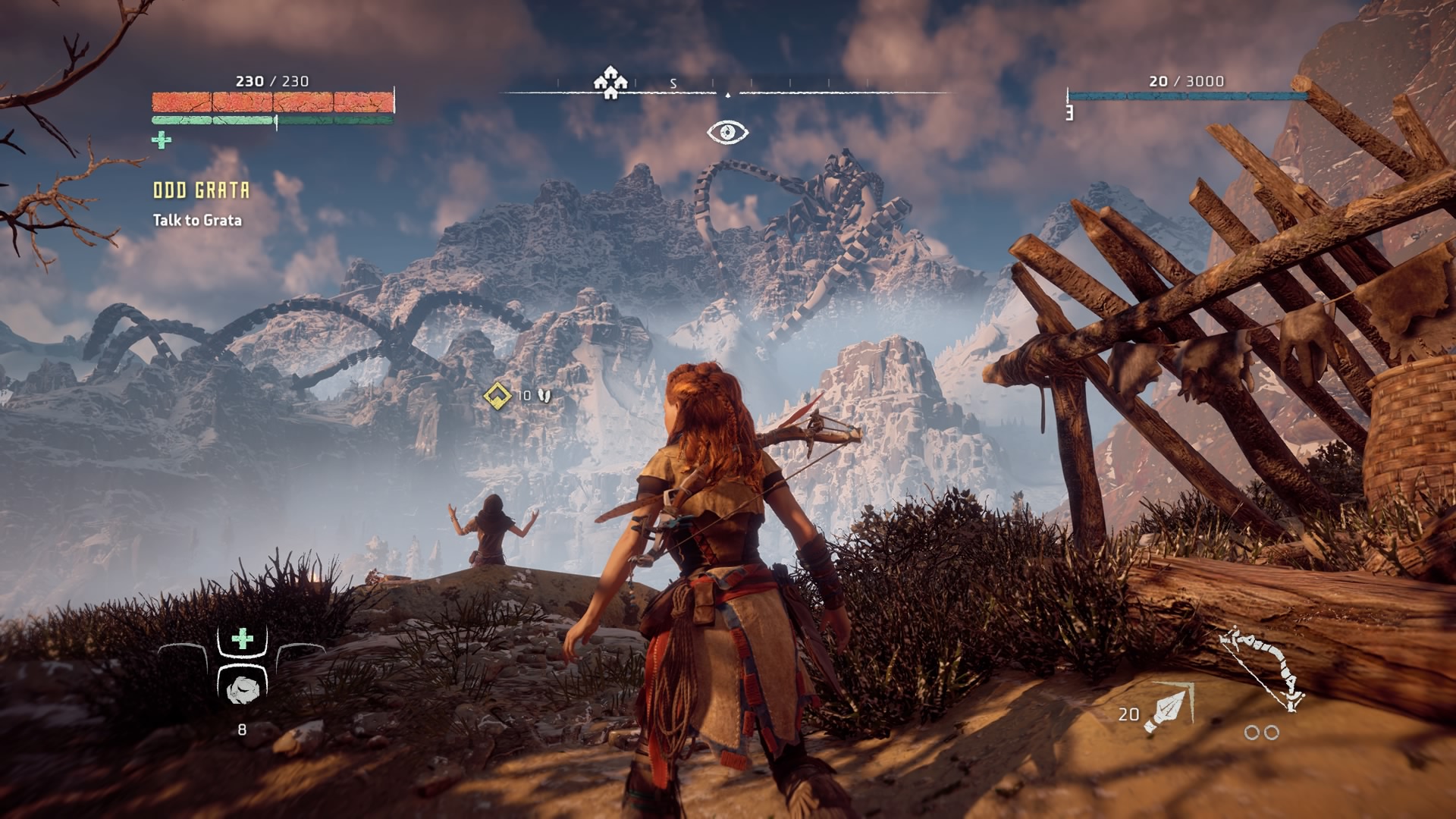Screen dimensions: 1456x819
Task: Click the eye stealth visibility indicator
Action: click(728, 133)
